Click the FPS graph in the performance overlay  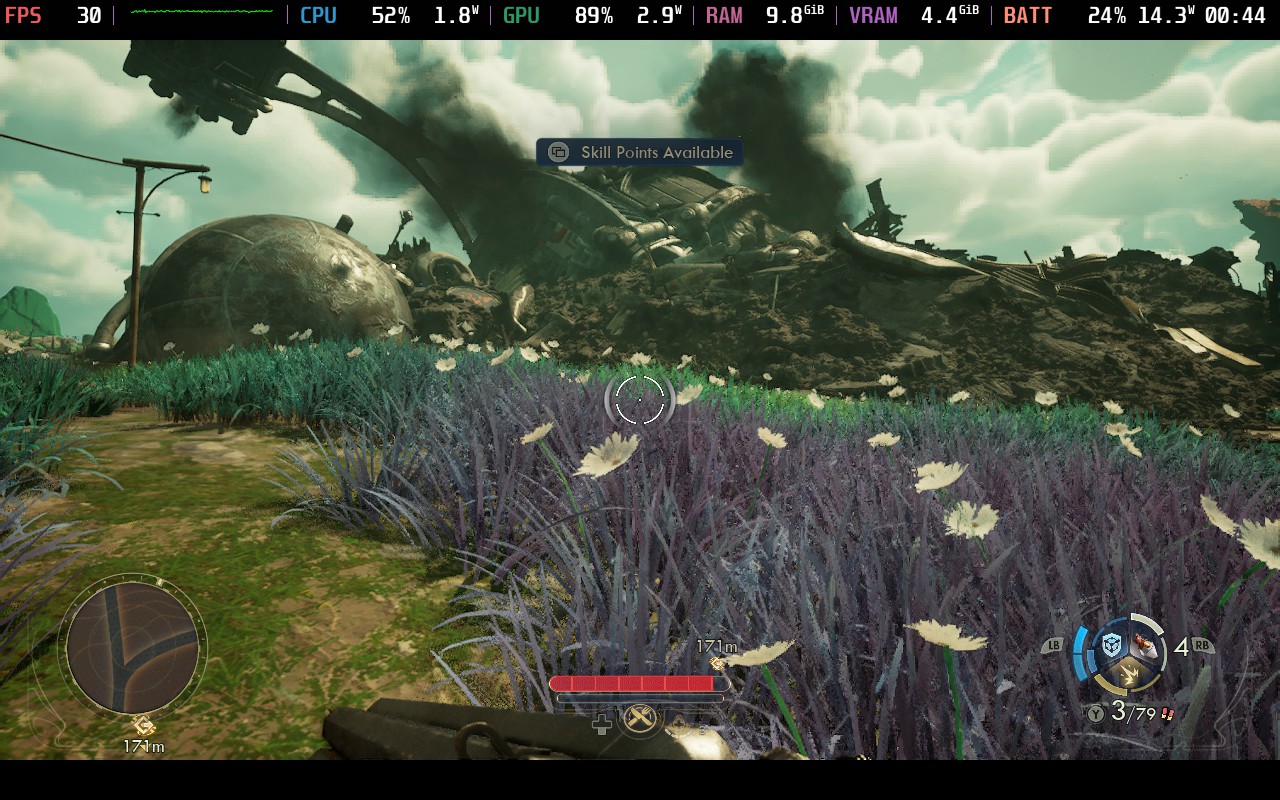point(201,14)
